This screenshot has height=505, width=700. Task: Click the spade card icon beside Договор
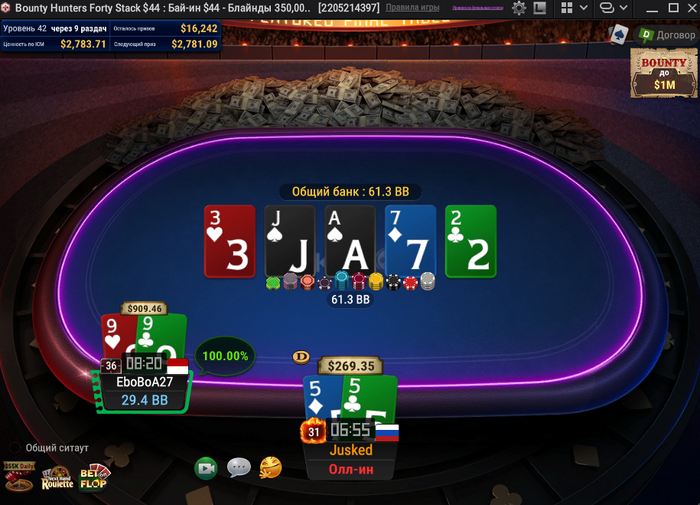tap(619, 35)
